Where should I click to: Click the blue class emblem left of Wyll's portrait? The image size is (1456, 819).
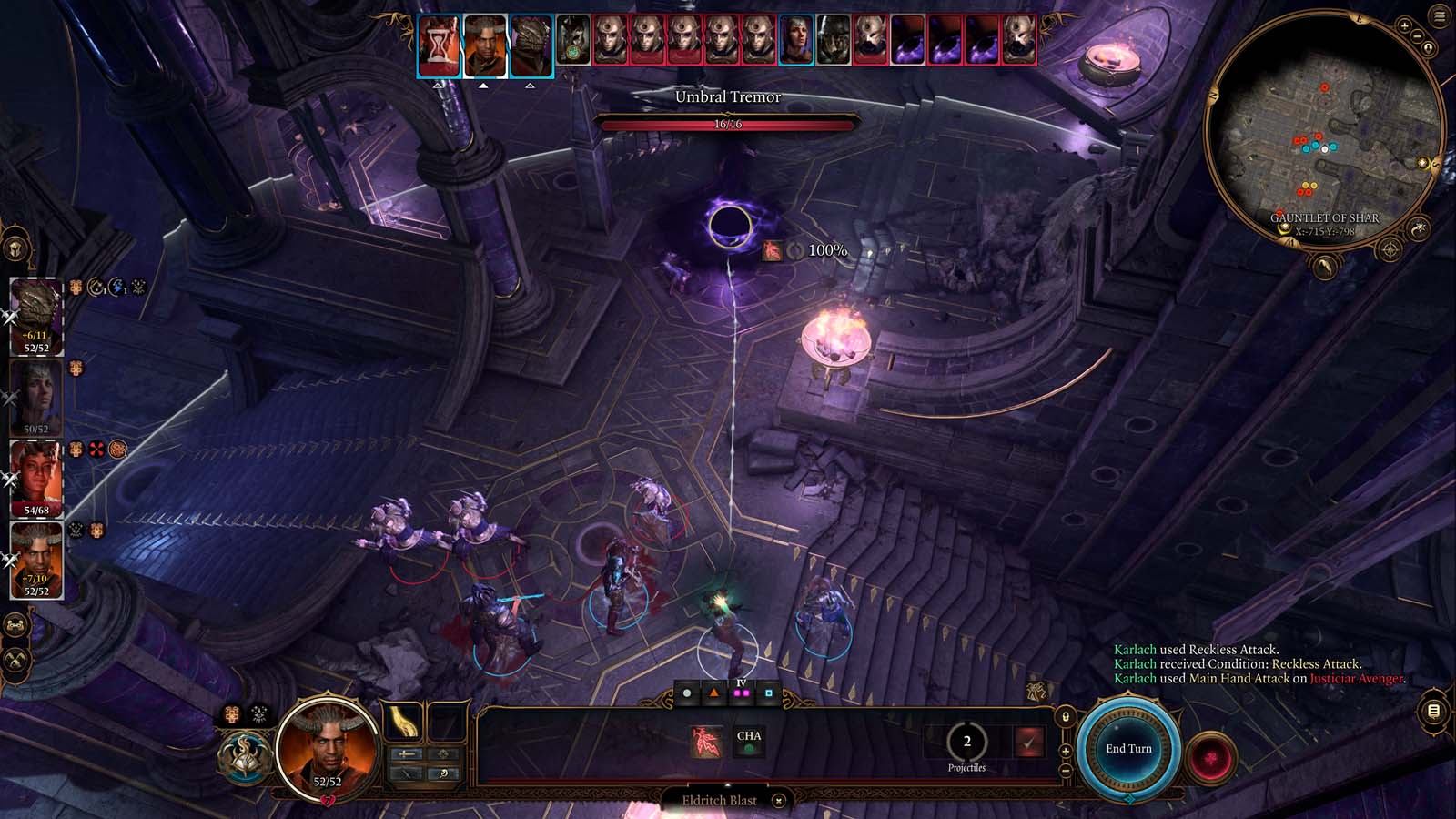pos(246,757)
